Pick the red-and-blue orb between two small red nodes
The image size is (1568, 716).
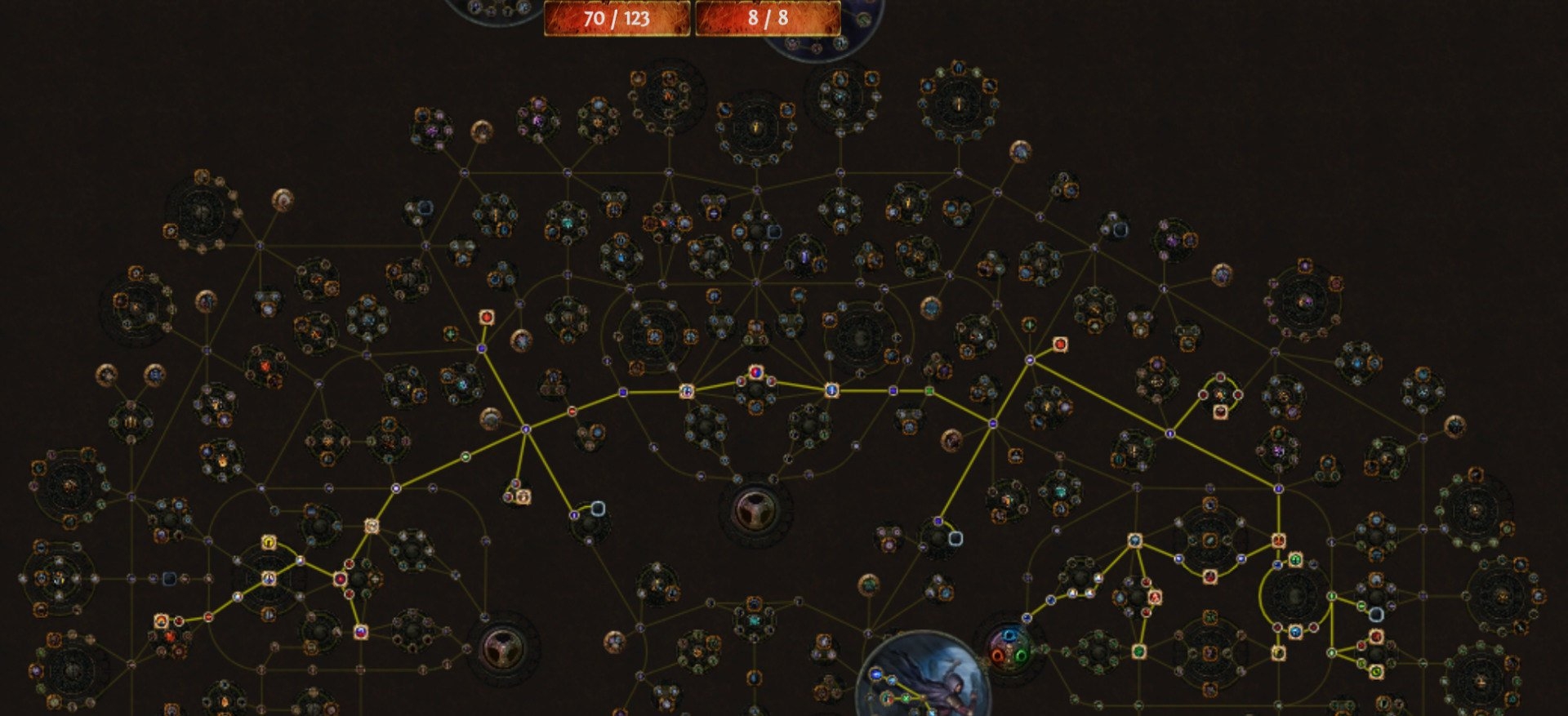tap(755, 373)
